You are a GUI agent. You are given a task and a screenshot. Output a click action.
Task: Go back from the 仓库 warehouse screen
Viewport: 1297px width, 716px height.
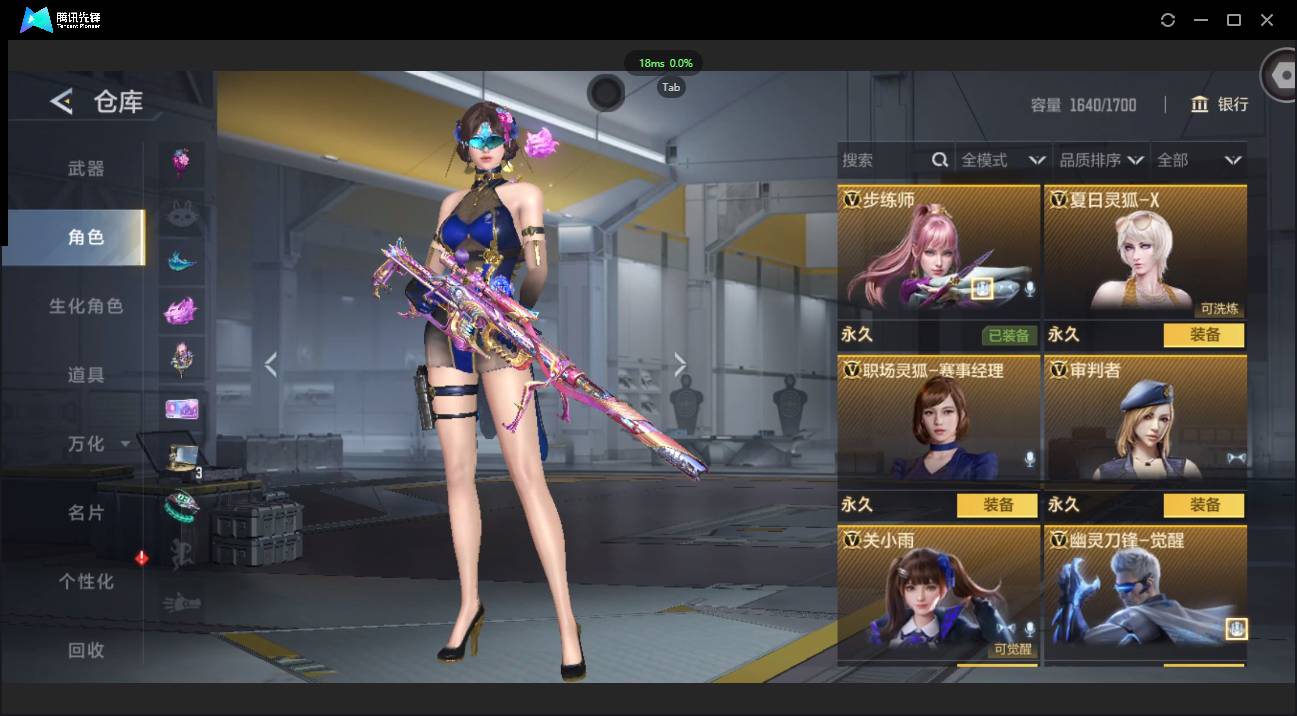(x=62, y=101)
